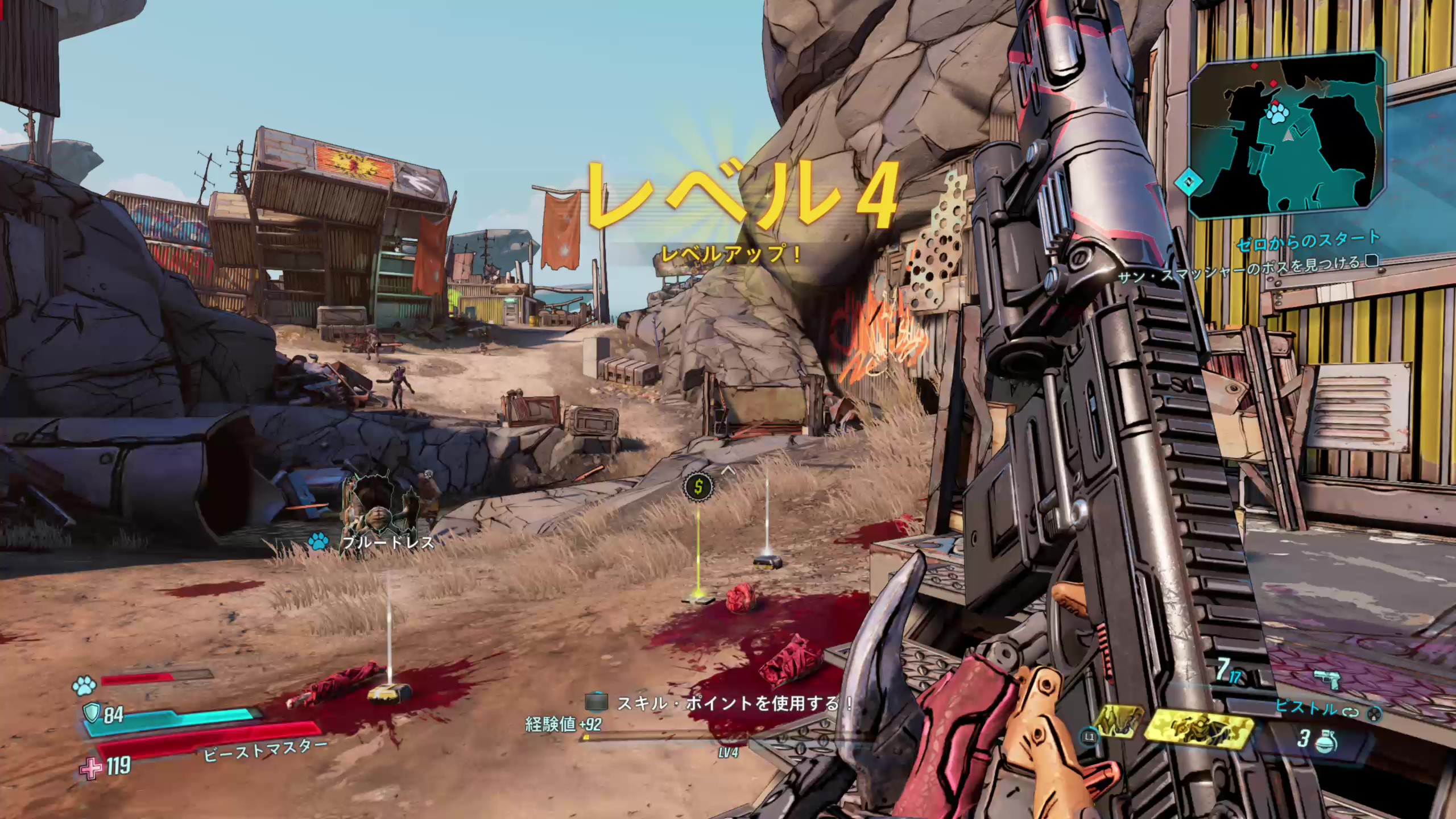The height and width of the screenshot is (819, 1456).
Task: Select the ゼロからのスタート quest tracker
Action: [1308, 242]
